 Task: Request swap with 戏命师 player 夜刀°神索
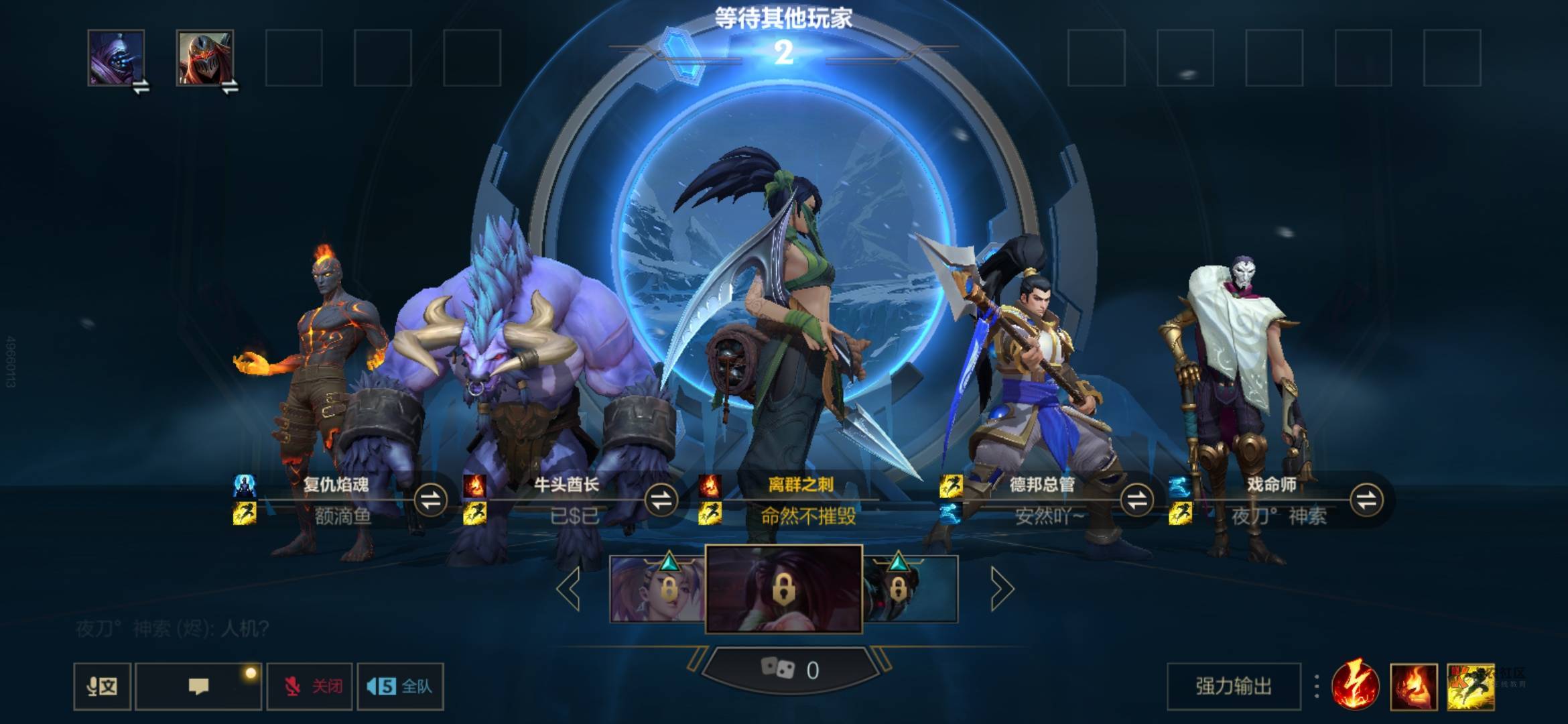(x=1367, y=499)
